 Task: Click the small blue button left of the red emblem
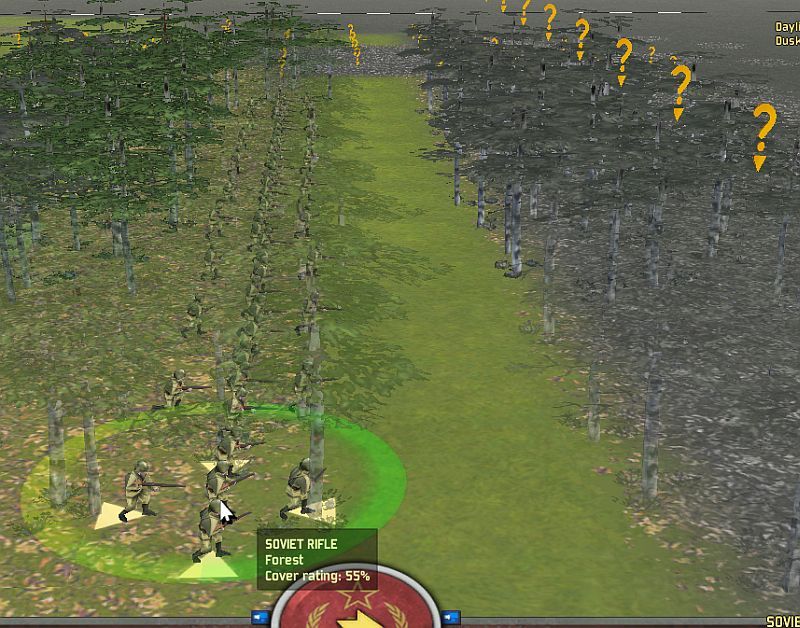(x=261, y=617)
